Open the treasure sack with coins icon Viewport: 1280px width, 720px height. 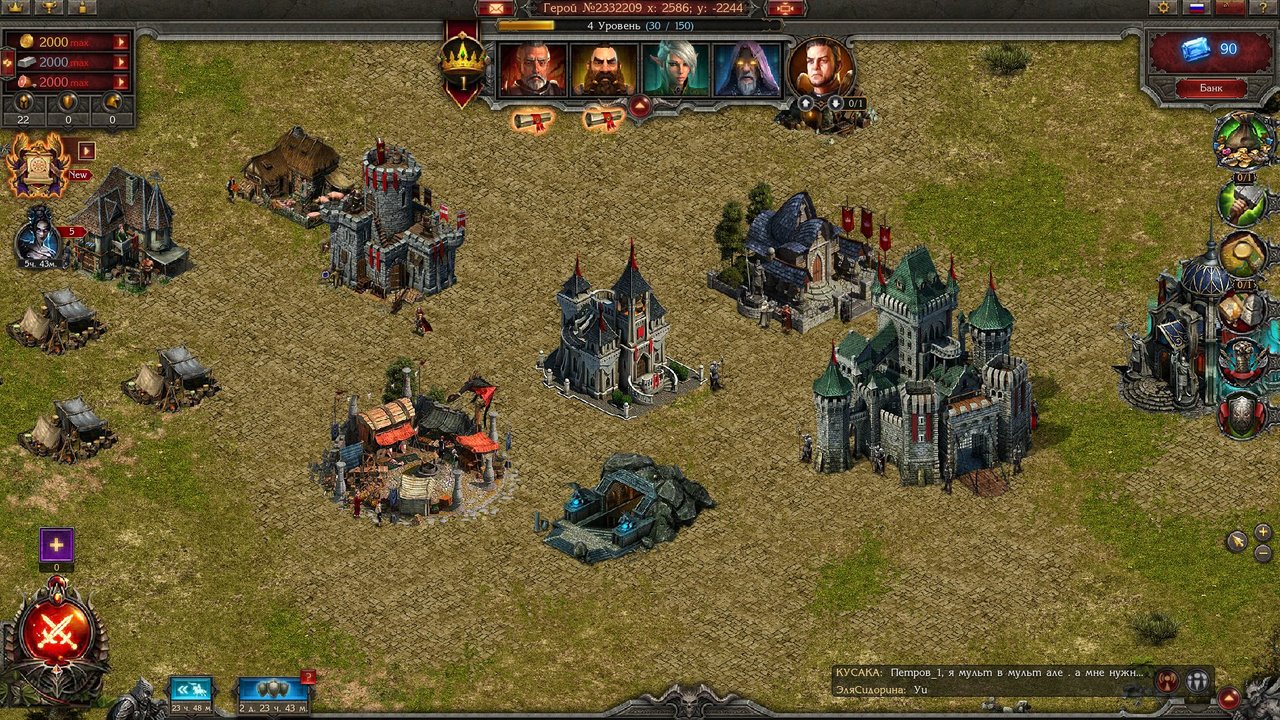1241,141
